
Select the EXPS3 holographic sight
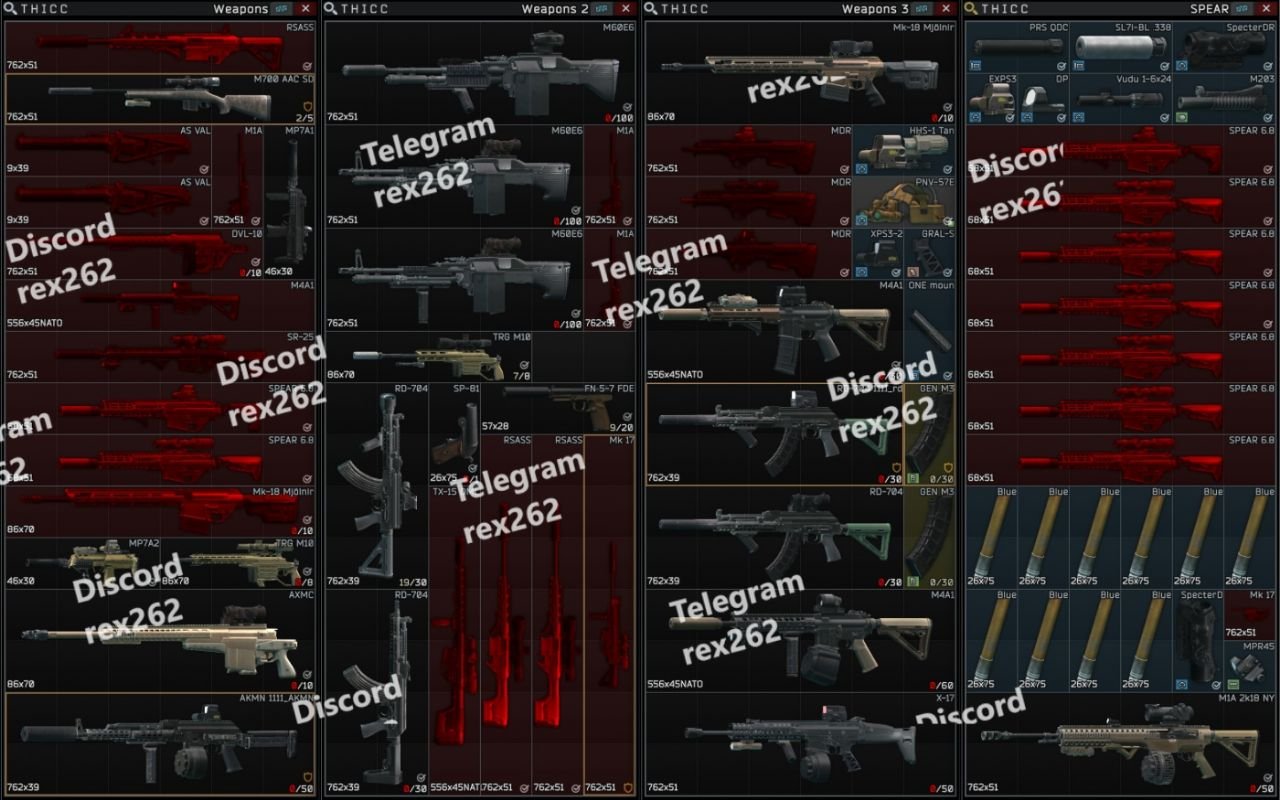click(991, 98)
